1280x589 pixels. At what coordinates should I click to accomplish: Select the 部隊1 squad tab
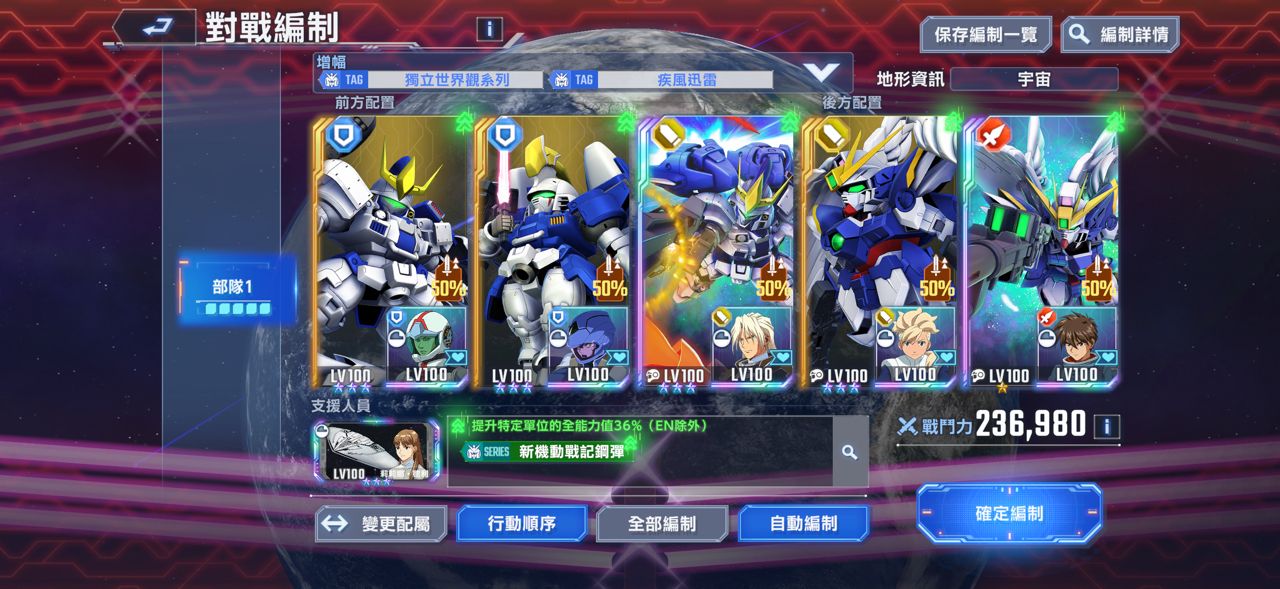point(237,290)
